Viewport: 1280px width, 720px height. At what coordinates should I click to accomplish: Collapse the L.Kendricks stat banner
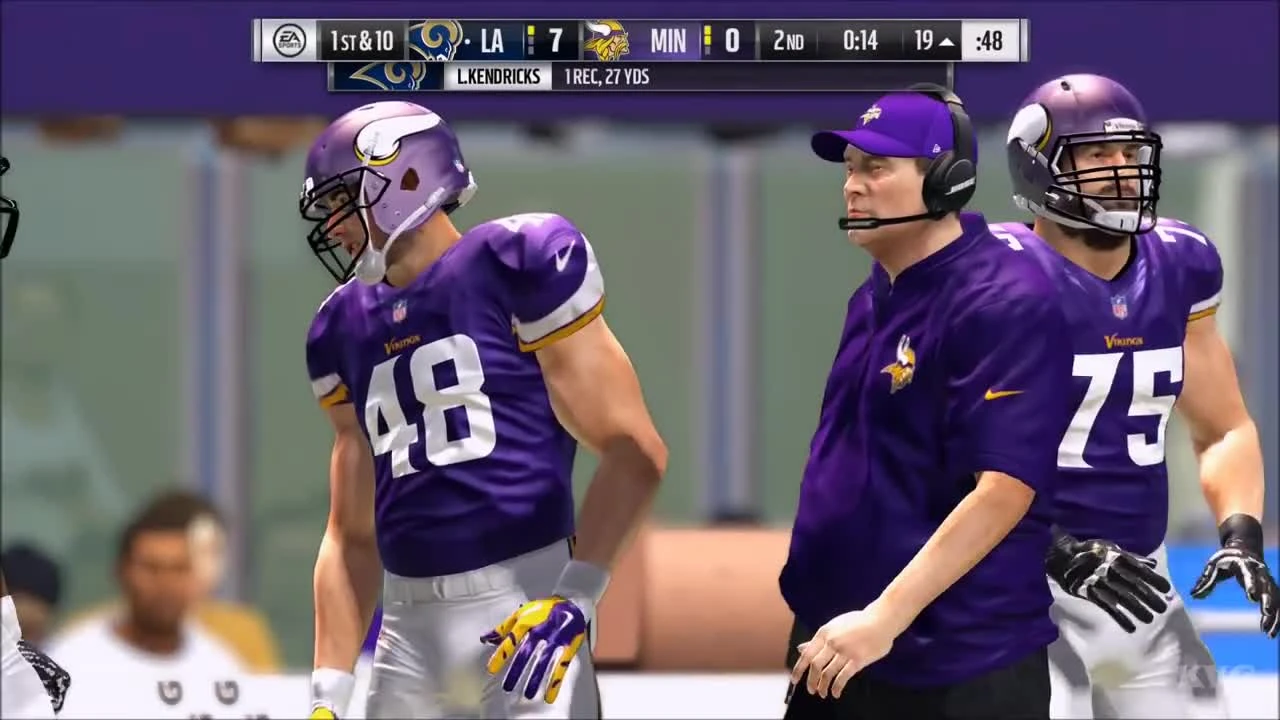pyautogui.click(x=498, y=77)
